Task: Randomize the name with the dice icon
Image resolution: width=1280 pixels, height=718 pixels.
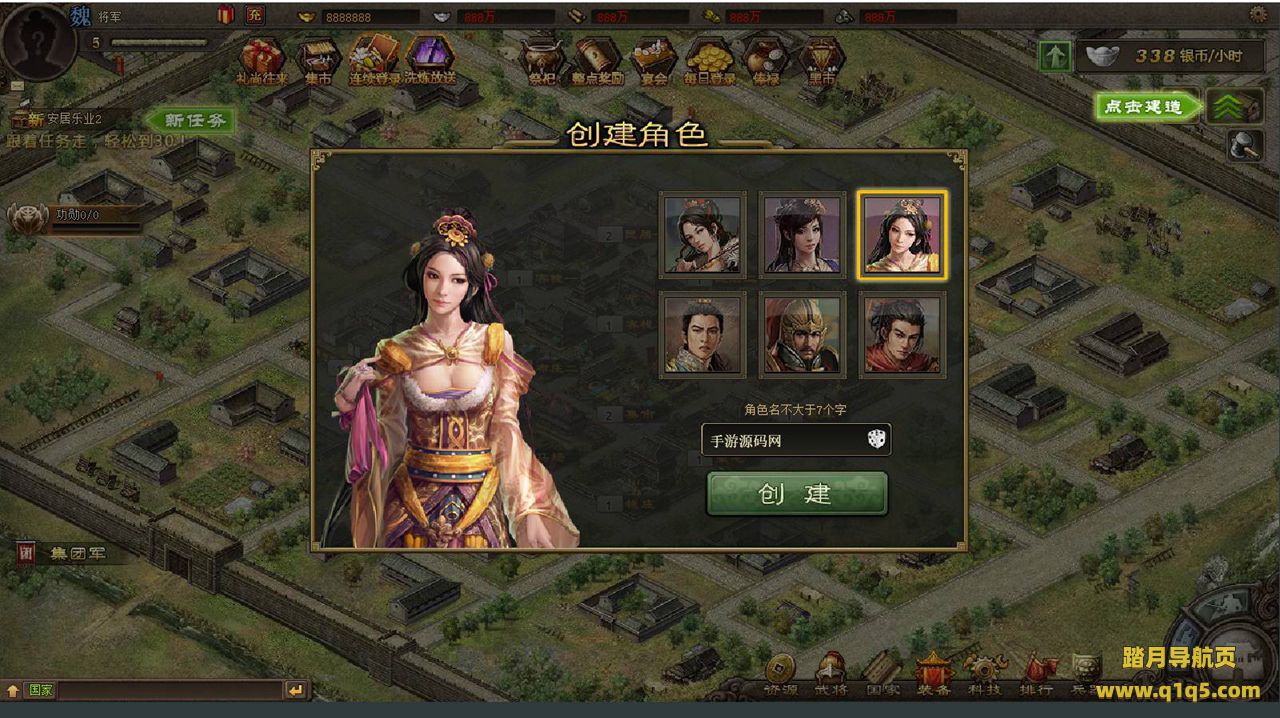Action: pos(876,439)
